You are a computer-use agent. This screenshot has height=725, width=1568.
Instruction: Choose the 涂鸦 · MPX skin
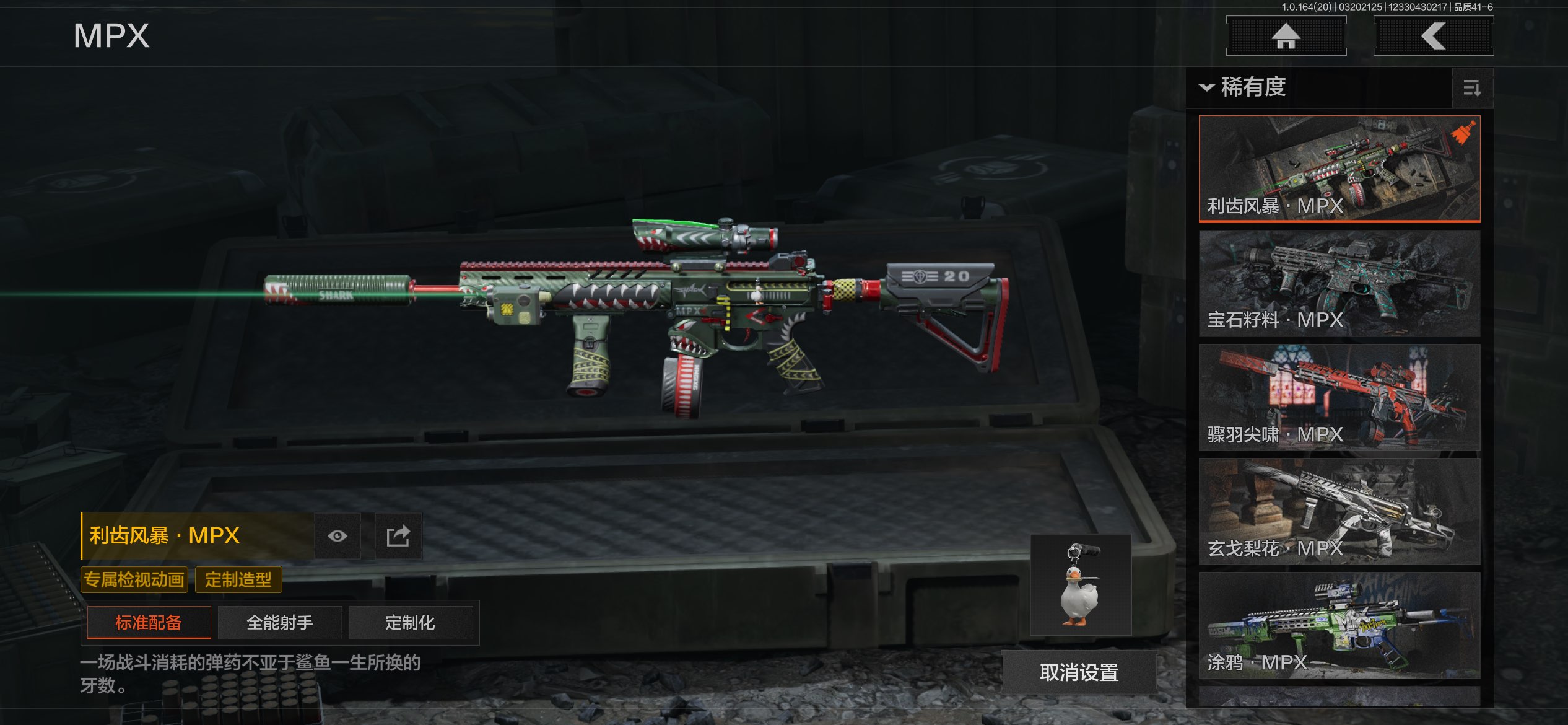tap(1339, 625)
